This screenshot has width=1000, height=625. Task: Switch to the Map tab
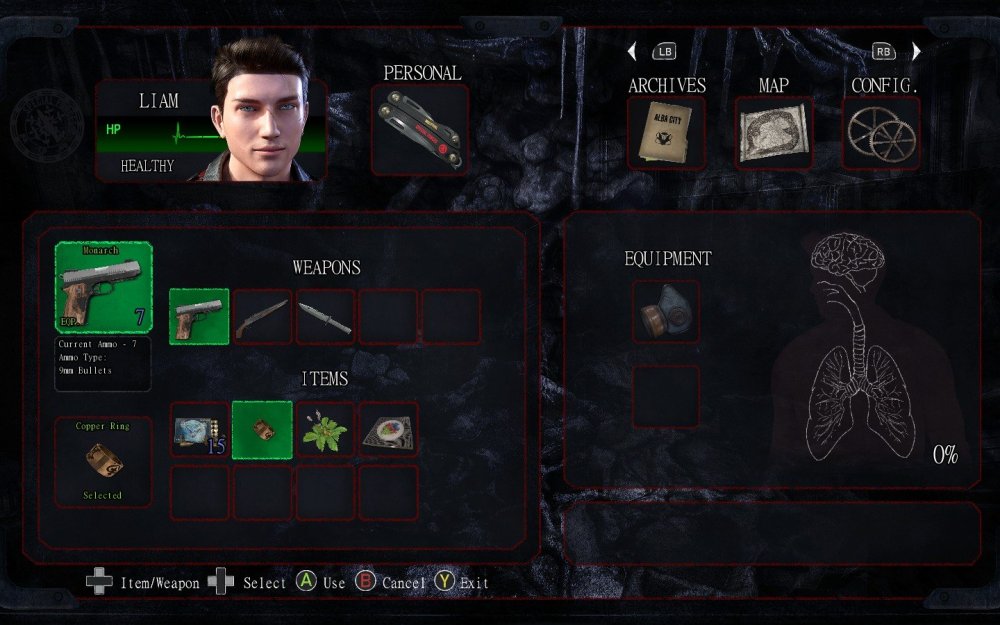(x=773, y=132)
